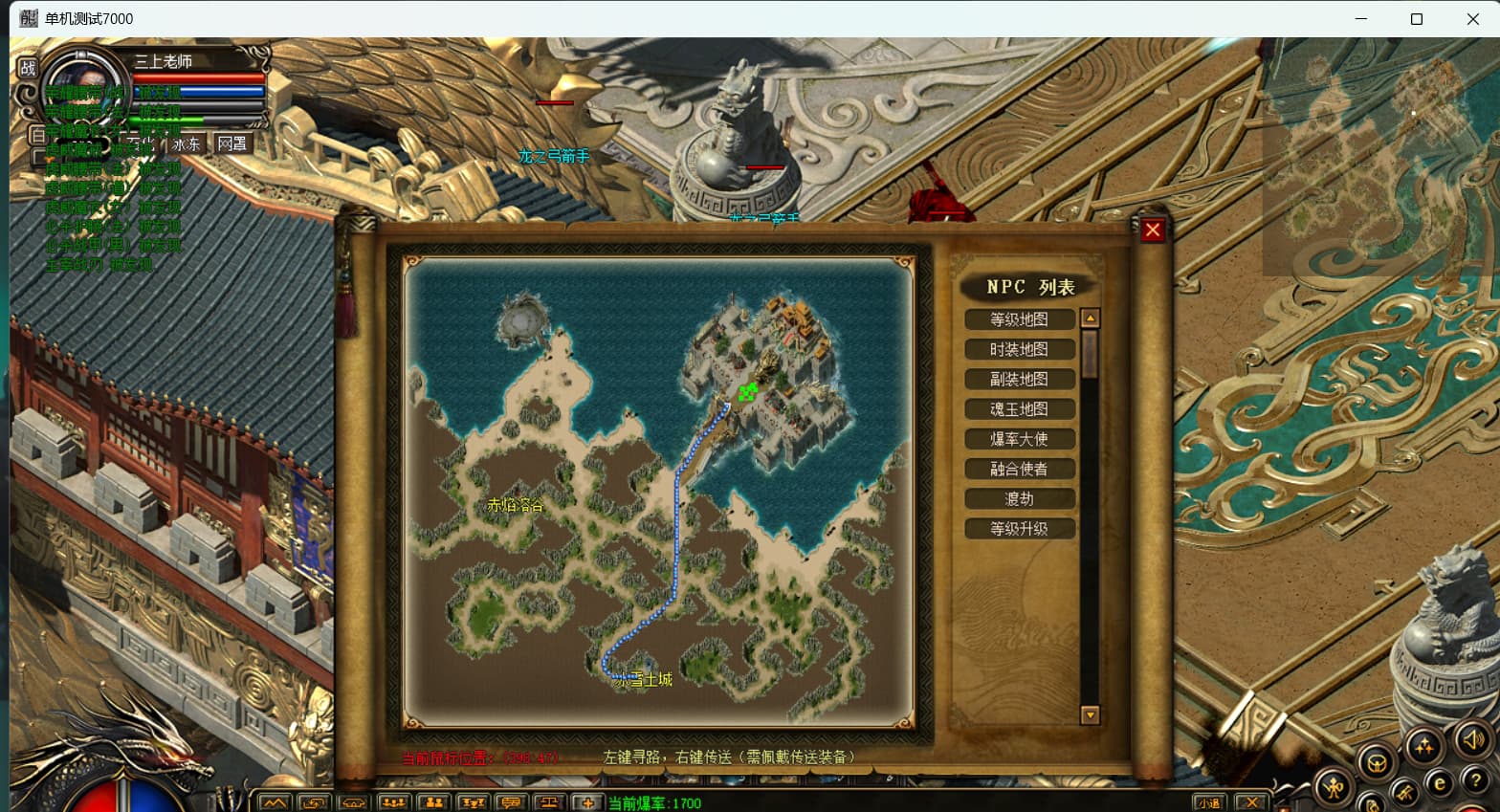
Task: Choose the 融合使者 NPC entry
Action: pos(1019,469)
